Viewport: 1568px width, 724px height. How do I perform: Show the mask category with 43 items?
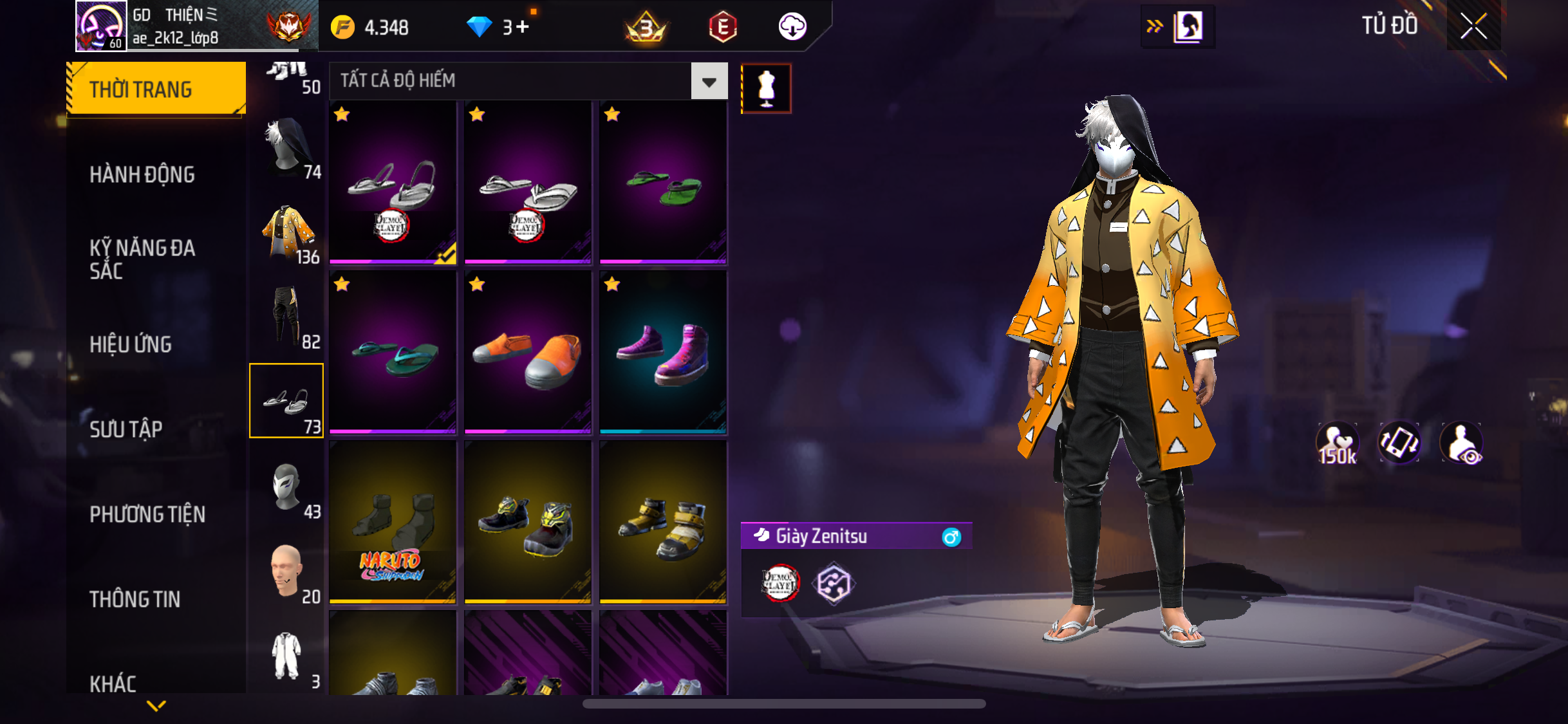(x=287, y=488)
